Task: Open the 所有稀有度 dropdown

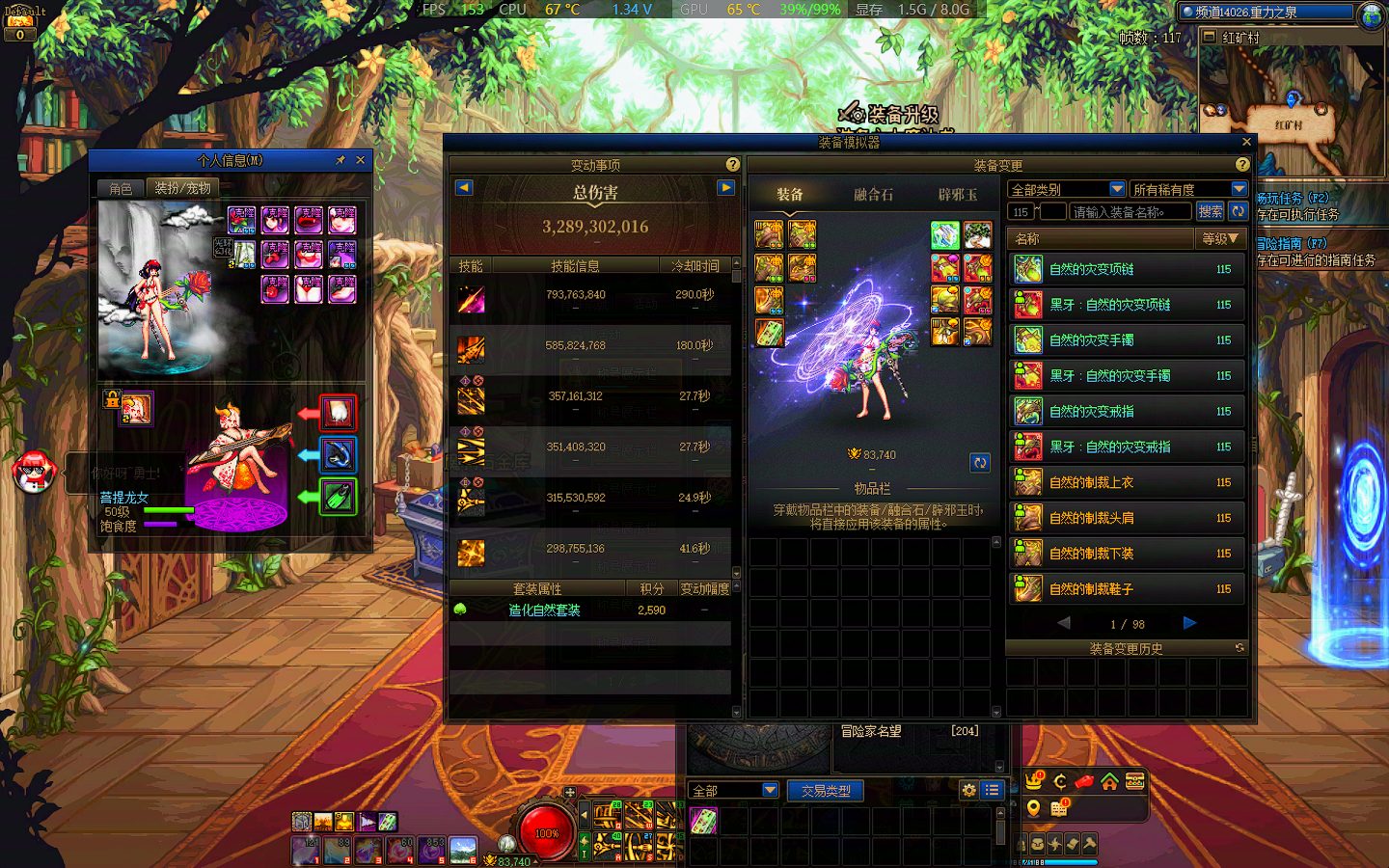Action: 1188,189
